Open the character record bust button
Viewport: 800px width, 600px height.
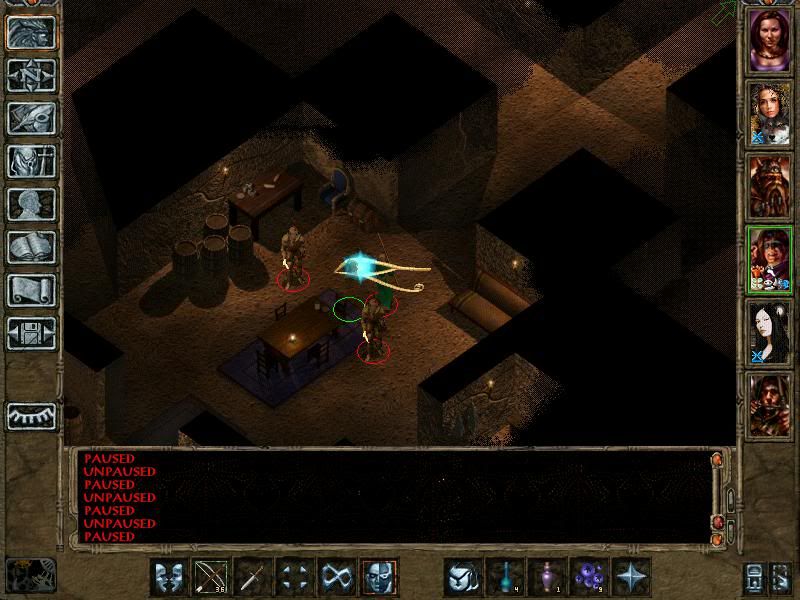32,204
